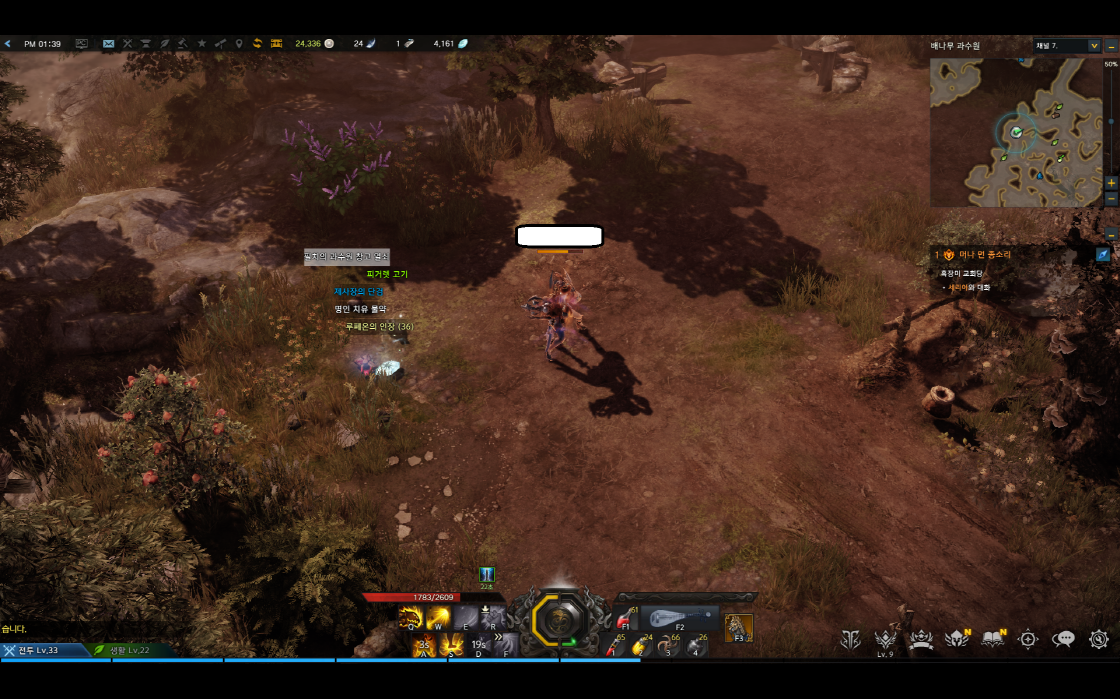Use the shuriken item in slot 3

(668, 646)
